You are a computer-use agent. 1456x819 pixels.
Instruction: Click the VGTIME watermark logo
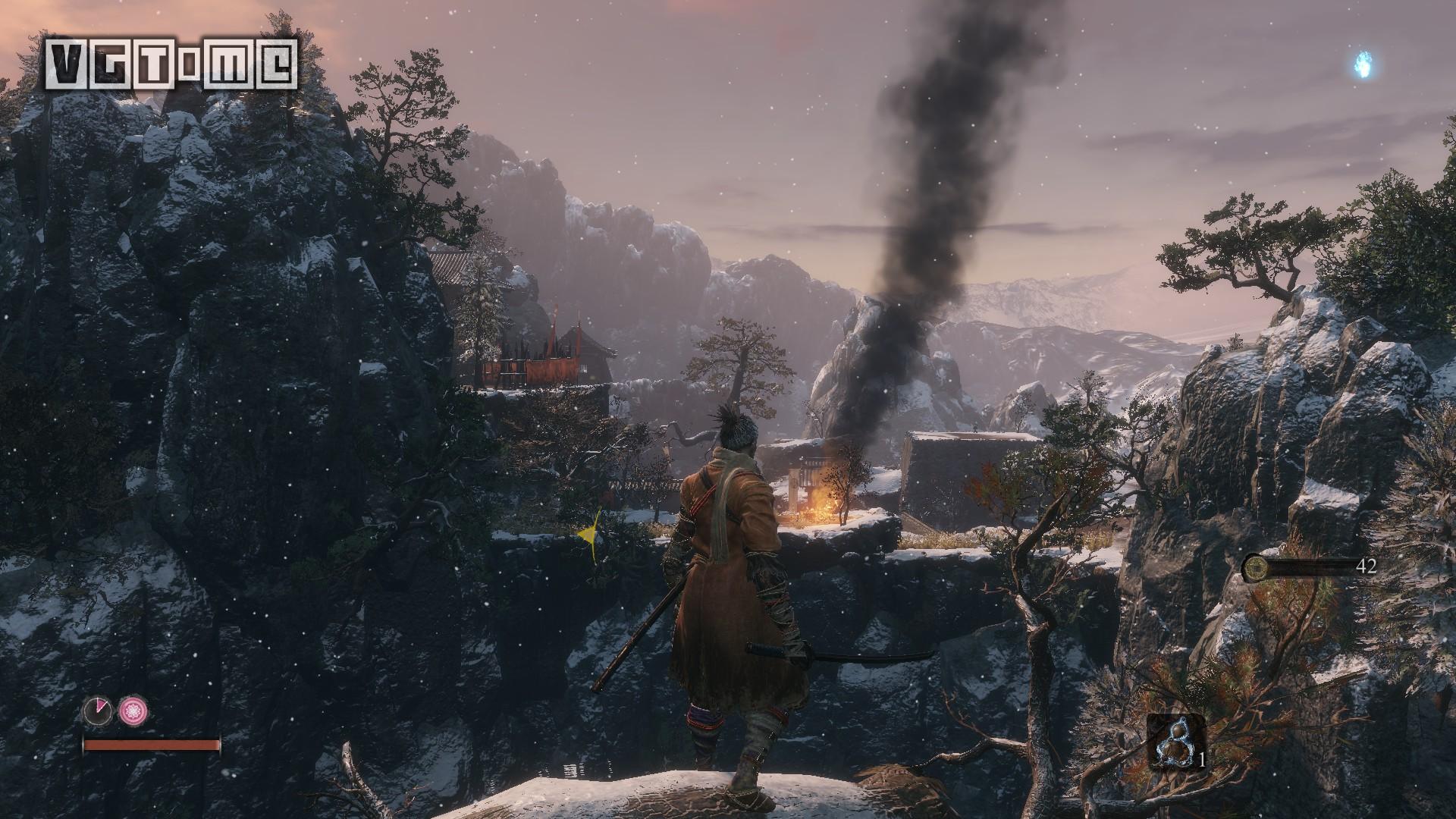click(170, 64)
